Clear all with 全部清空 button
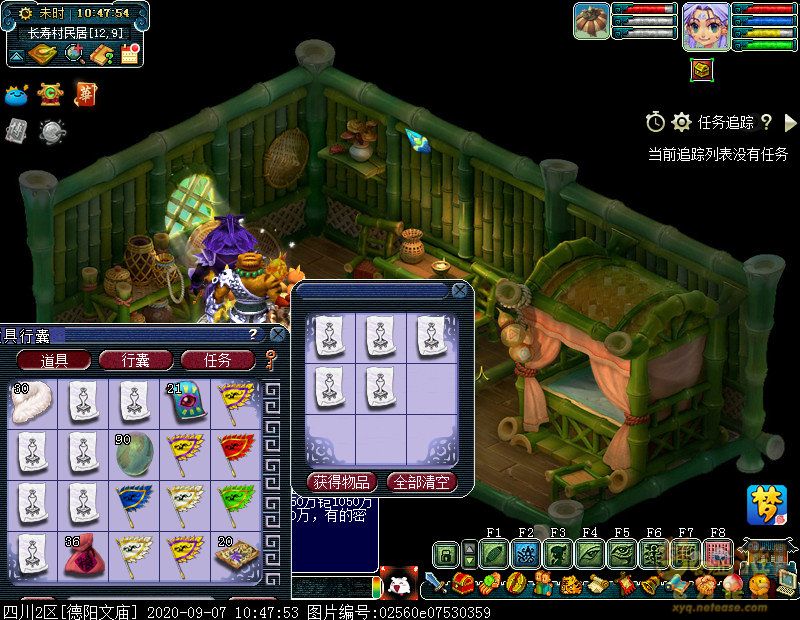800x620 pixels. click(x=421, y=482)
